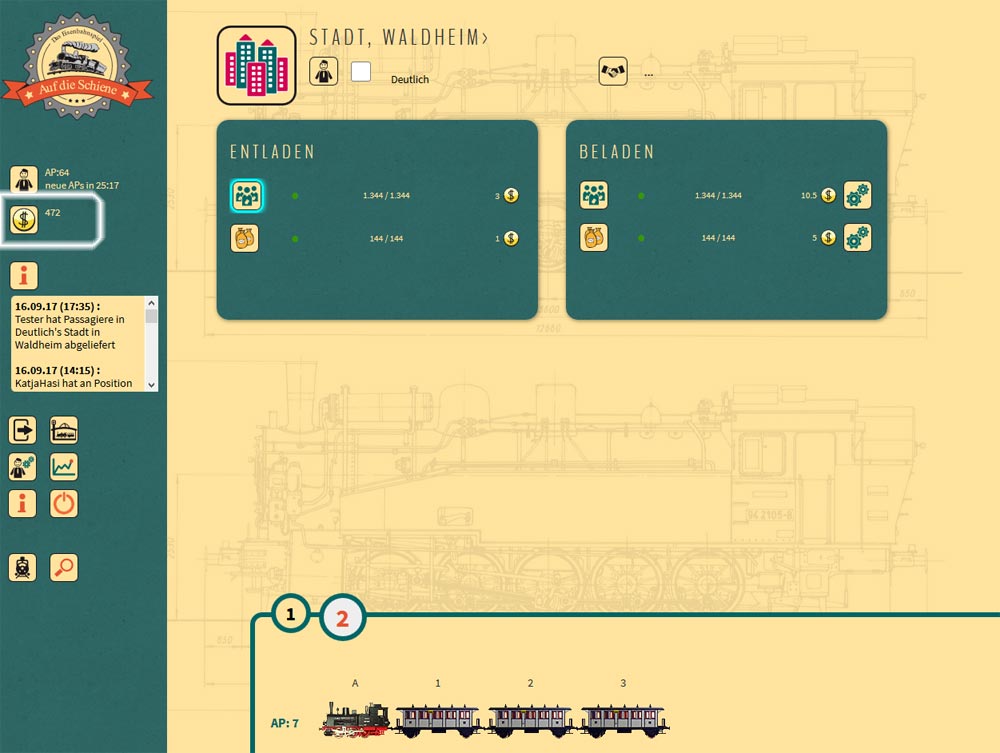Show the statistics line chart

[x=64, y=467]
